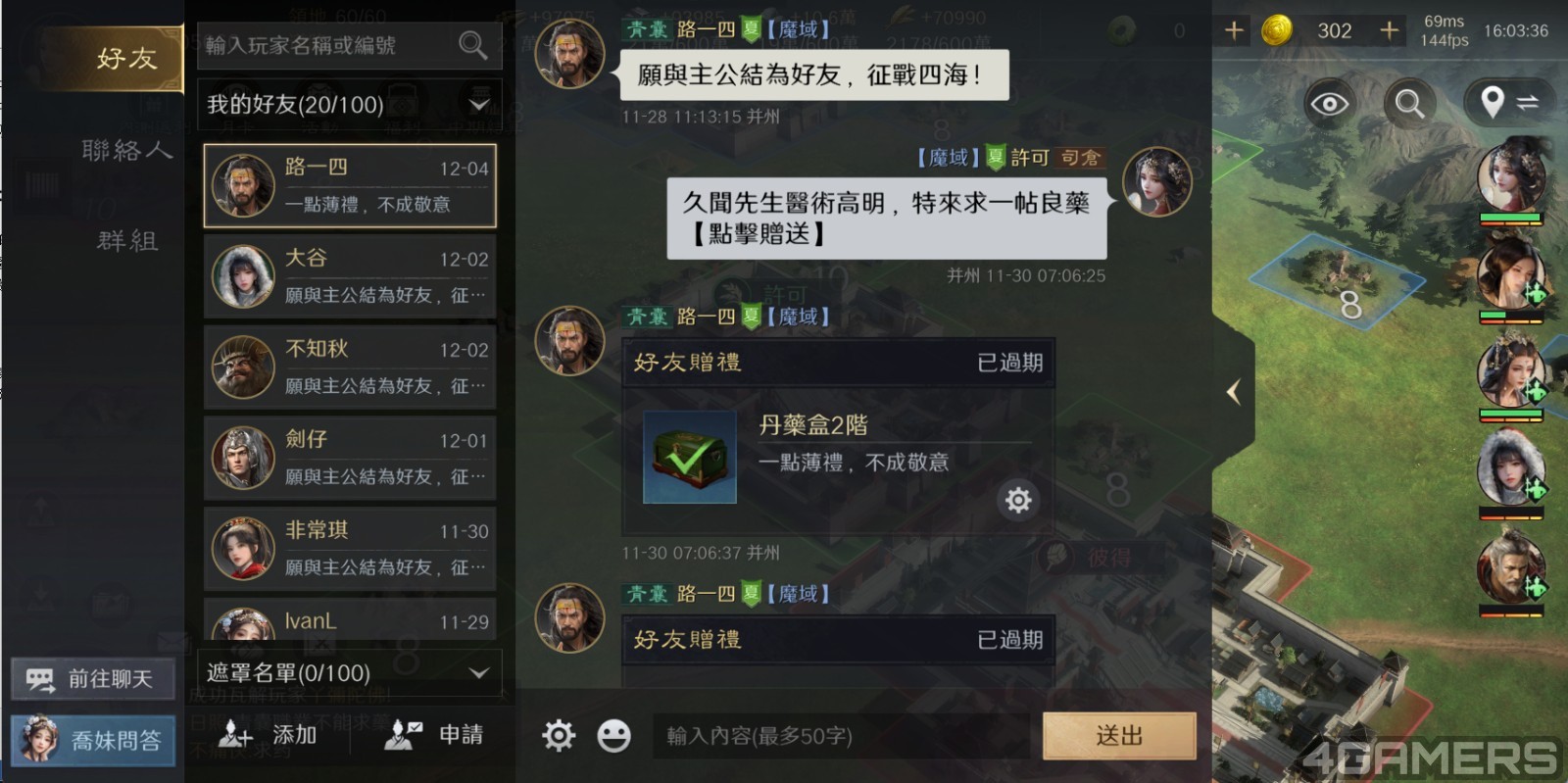This screenshot has height=783, width=1568.
Task: Expand the 遮罩名單(0/100) blocklist dropdown
Action: coord(479,673)
